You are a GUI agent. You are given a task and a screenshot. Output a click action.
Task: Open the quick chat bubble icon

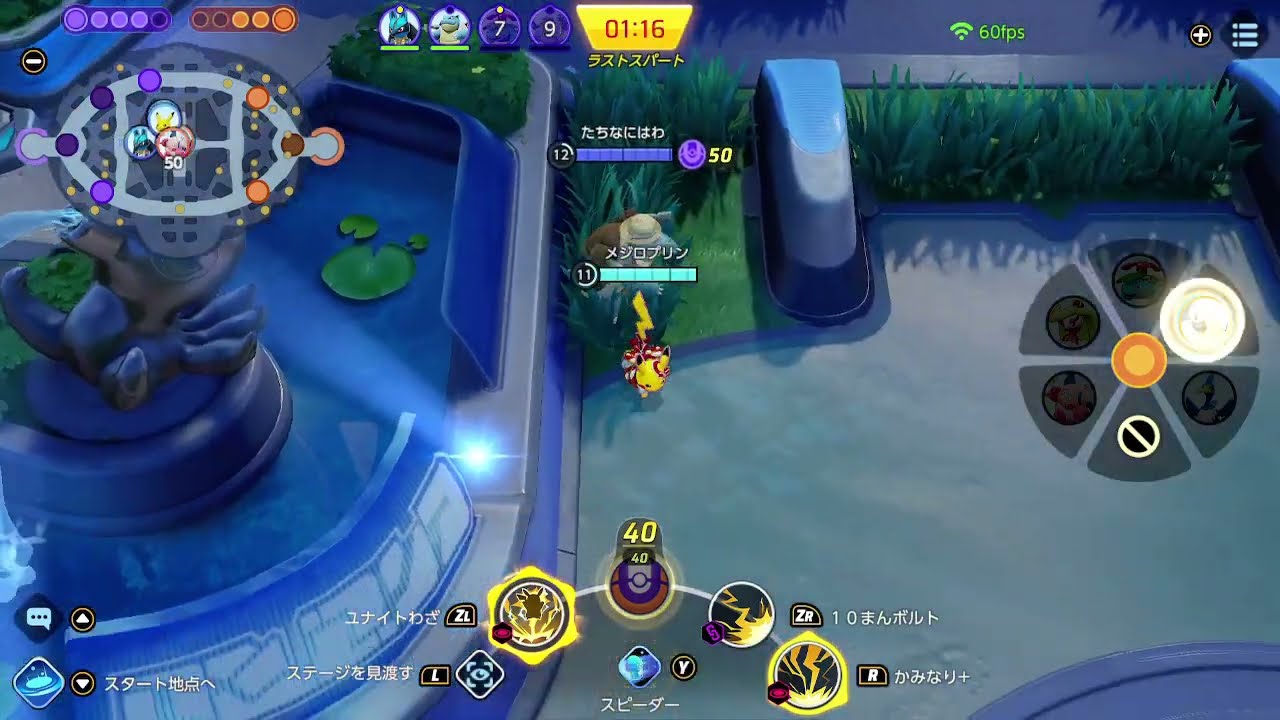[x=38, y=618]
